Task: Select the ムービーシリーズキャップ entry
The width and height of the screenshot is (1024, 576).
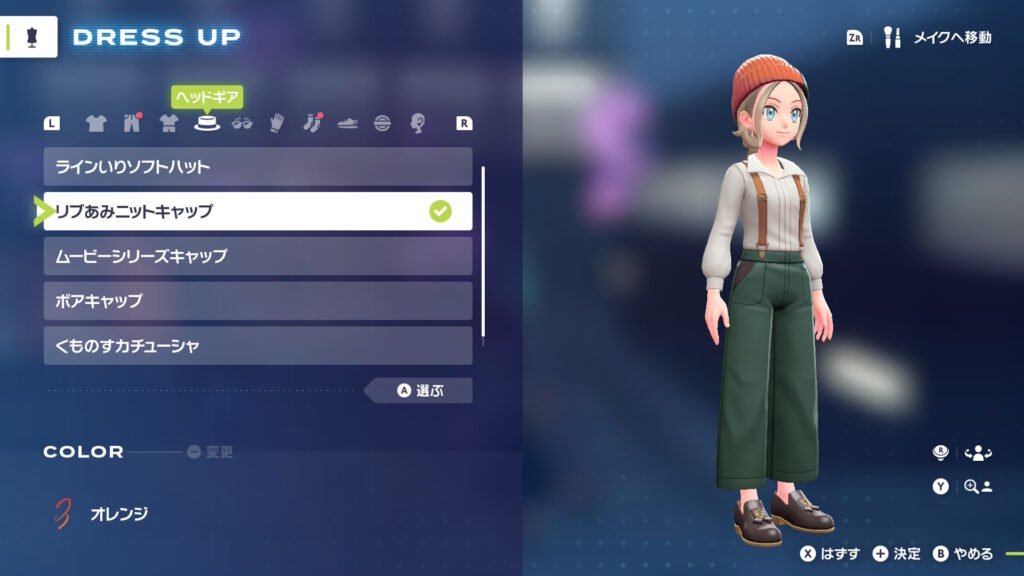Action: 257,256
